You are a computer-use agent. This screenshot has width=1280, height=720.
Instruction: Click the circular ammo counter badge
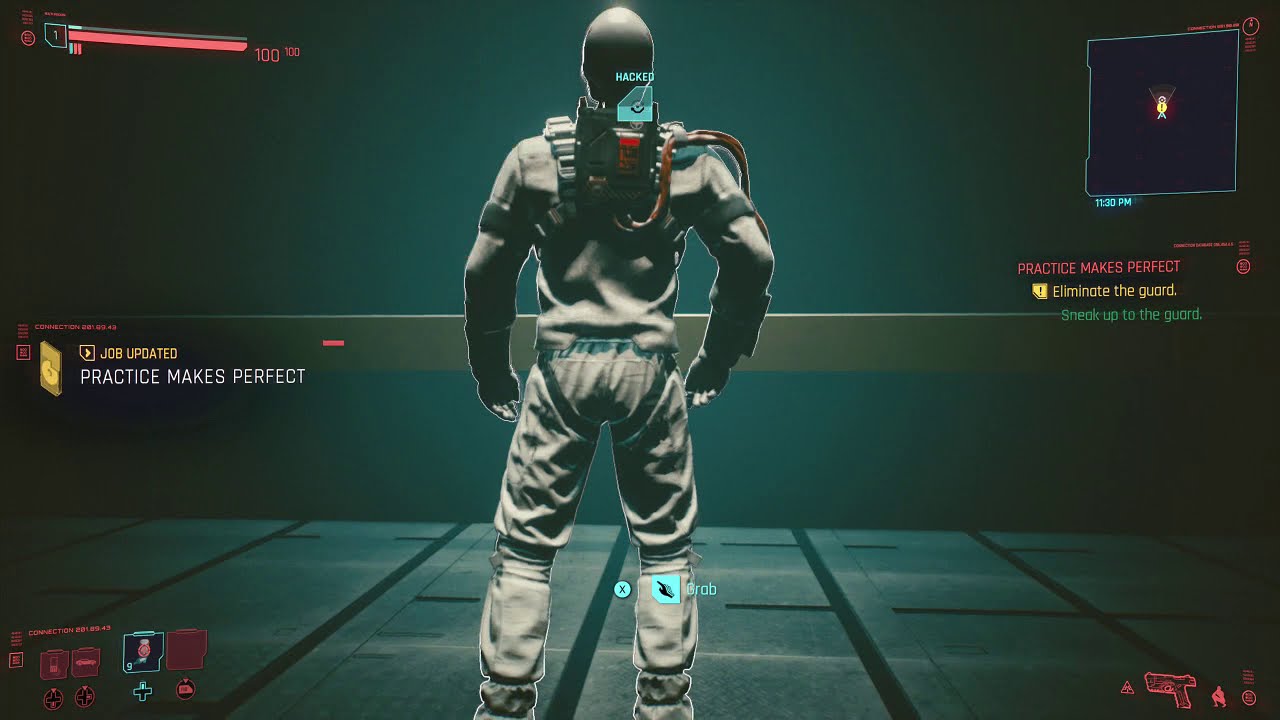point(1249,697)
